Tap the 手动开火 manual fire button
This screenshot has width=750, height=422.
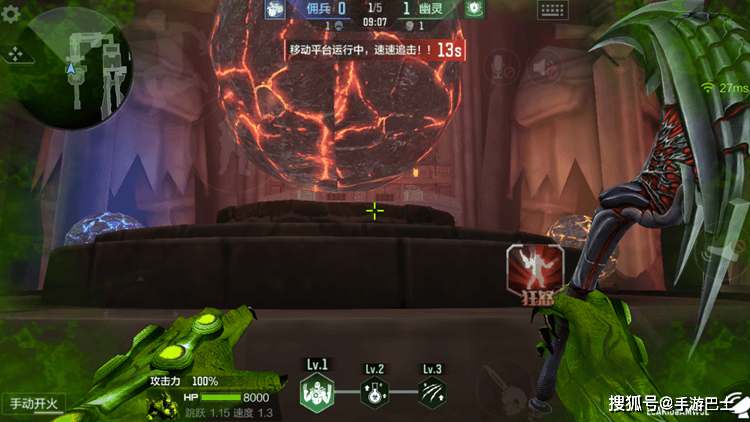pyautogui.click(x=34, y=404)
